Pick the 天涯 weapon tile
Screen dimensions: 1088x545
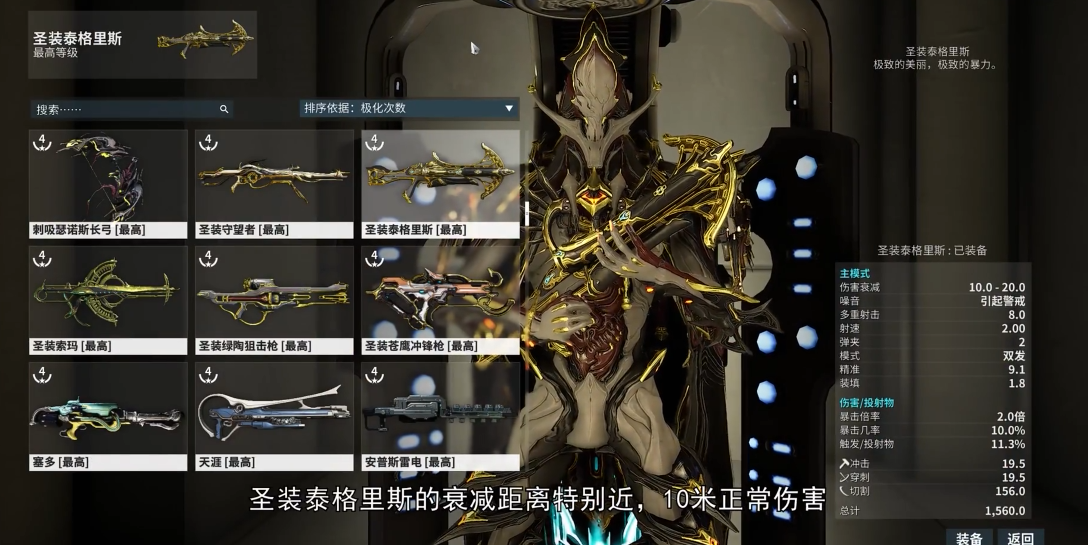274,415
